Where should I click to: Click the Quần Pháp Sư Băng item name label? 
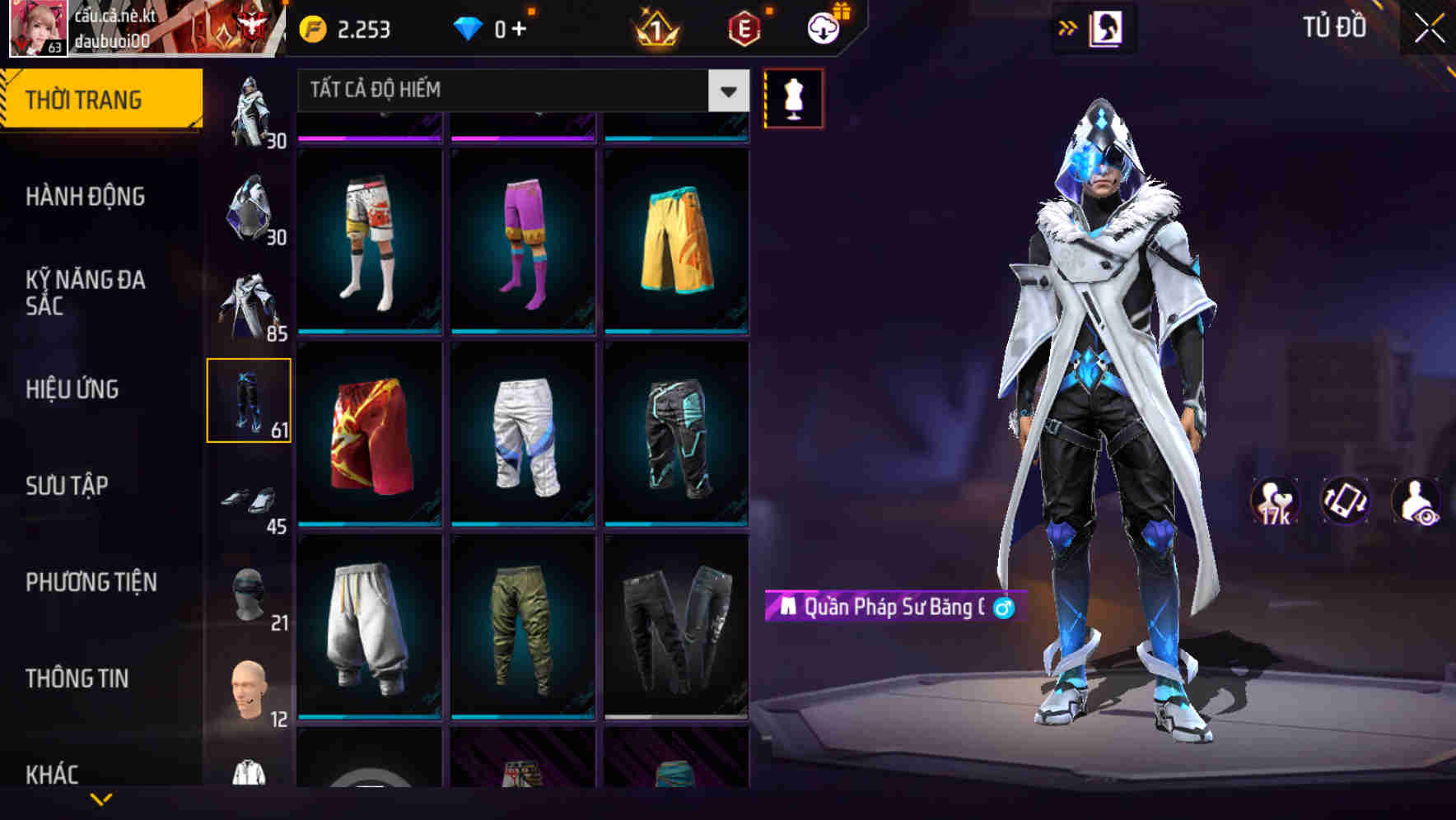pos(889,608)
